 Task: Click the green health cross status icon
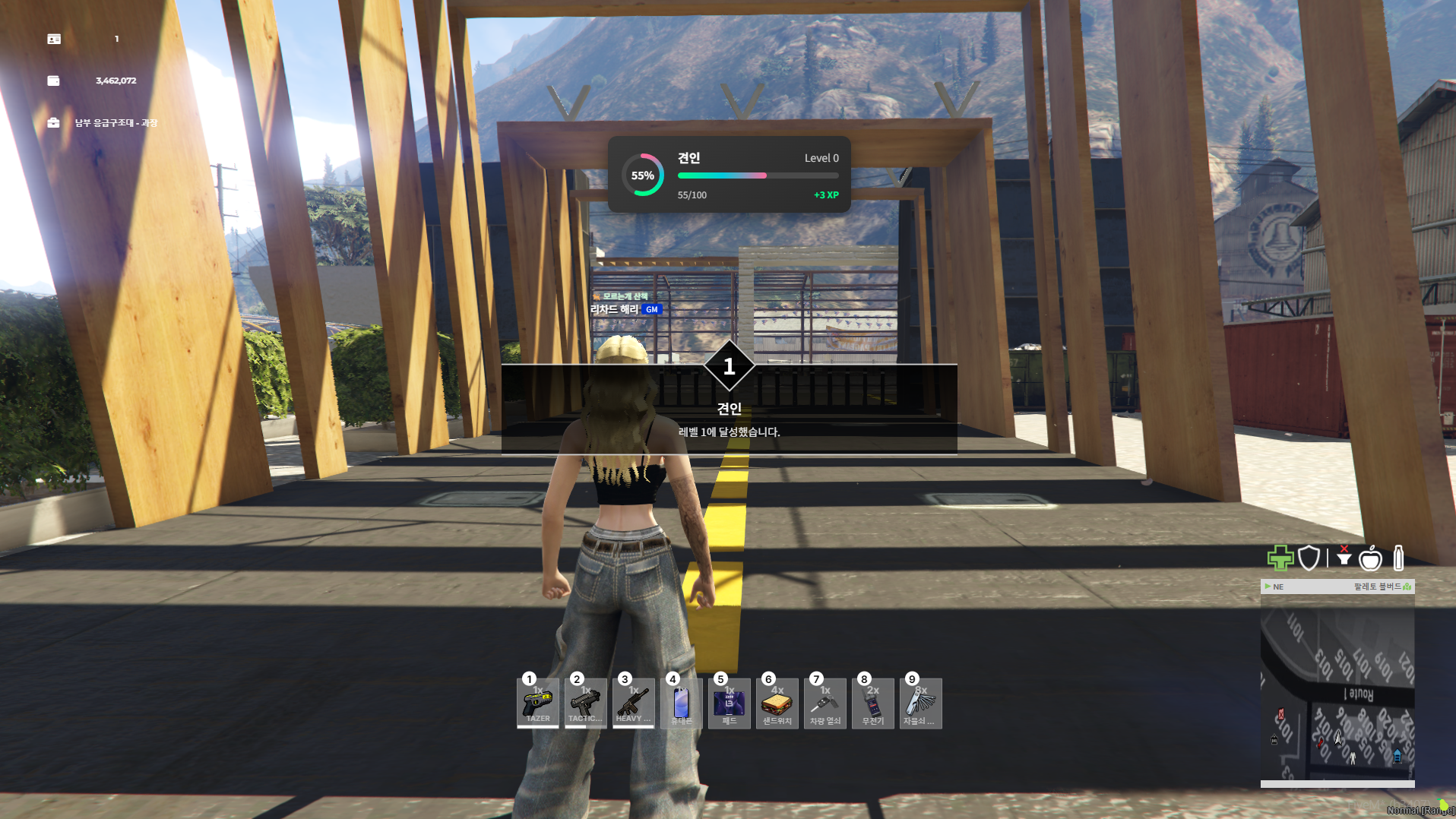tap(1280, 558)
